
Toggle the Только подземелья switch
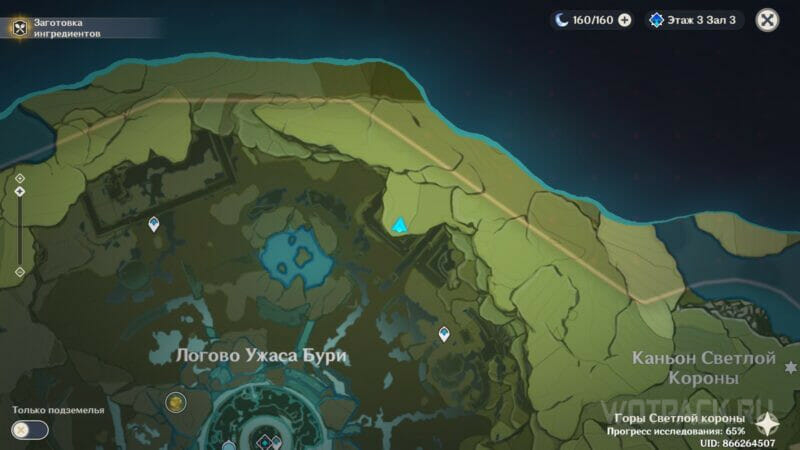point(30,429)
